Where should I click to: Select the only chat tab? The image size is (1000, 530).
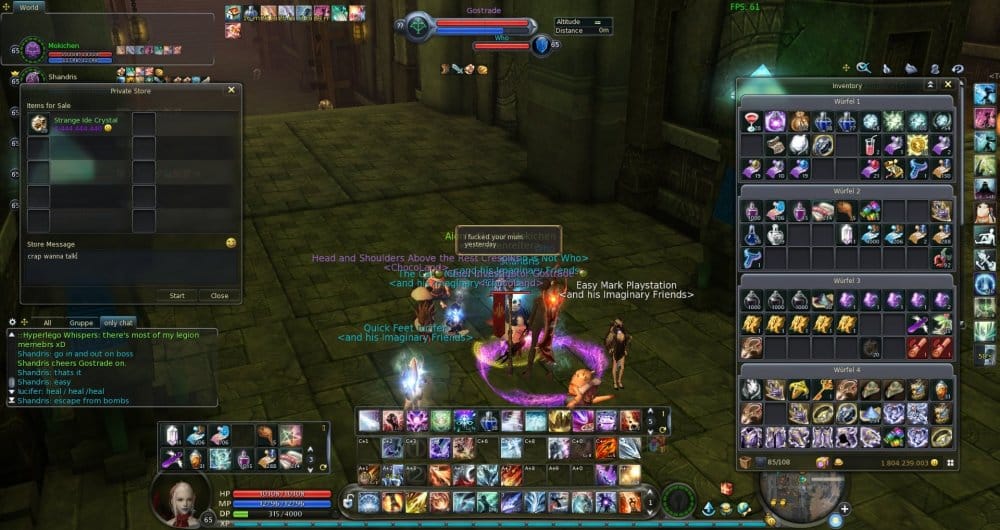tap(118, 323)
